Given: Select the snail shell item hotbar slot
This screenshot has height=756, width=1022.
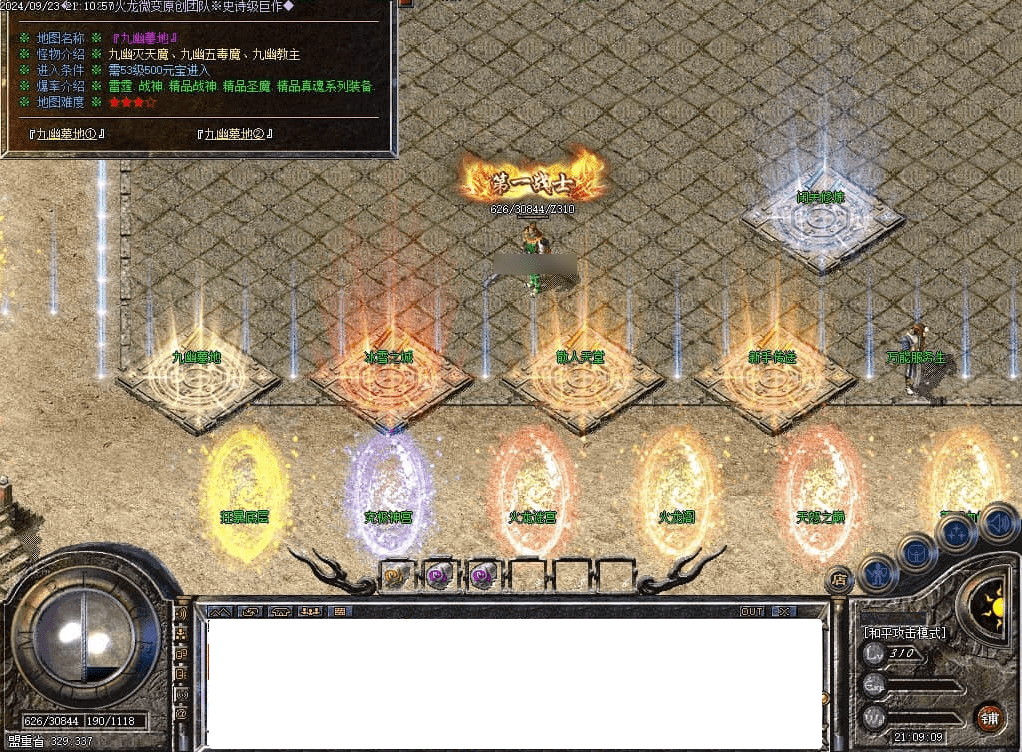Looking at the screenshot, I should click(x=394, y=575).
